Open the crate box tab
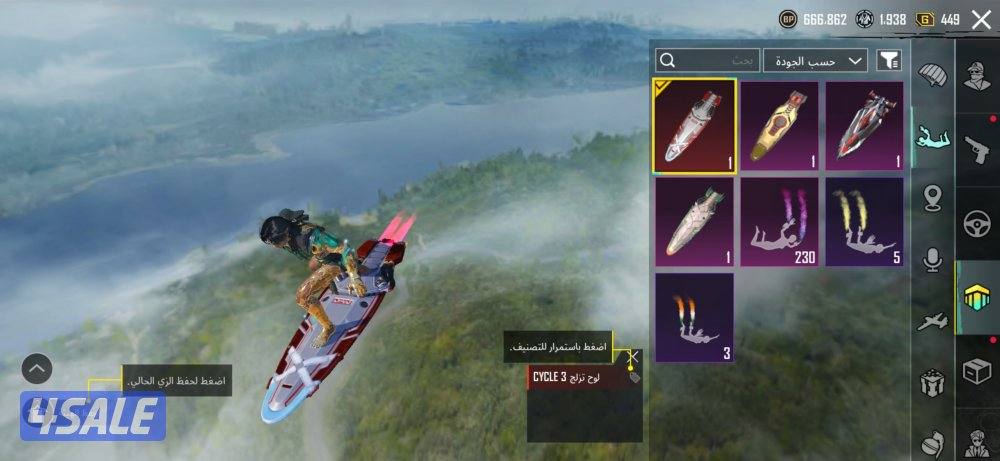 click(977, 371)
